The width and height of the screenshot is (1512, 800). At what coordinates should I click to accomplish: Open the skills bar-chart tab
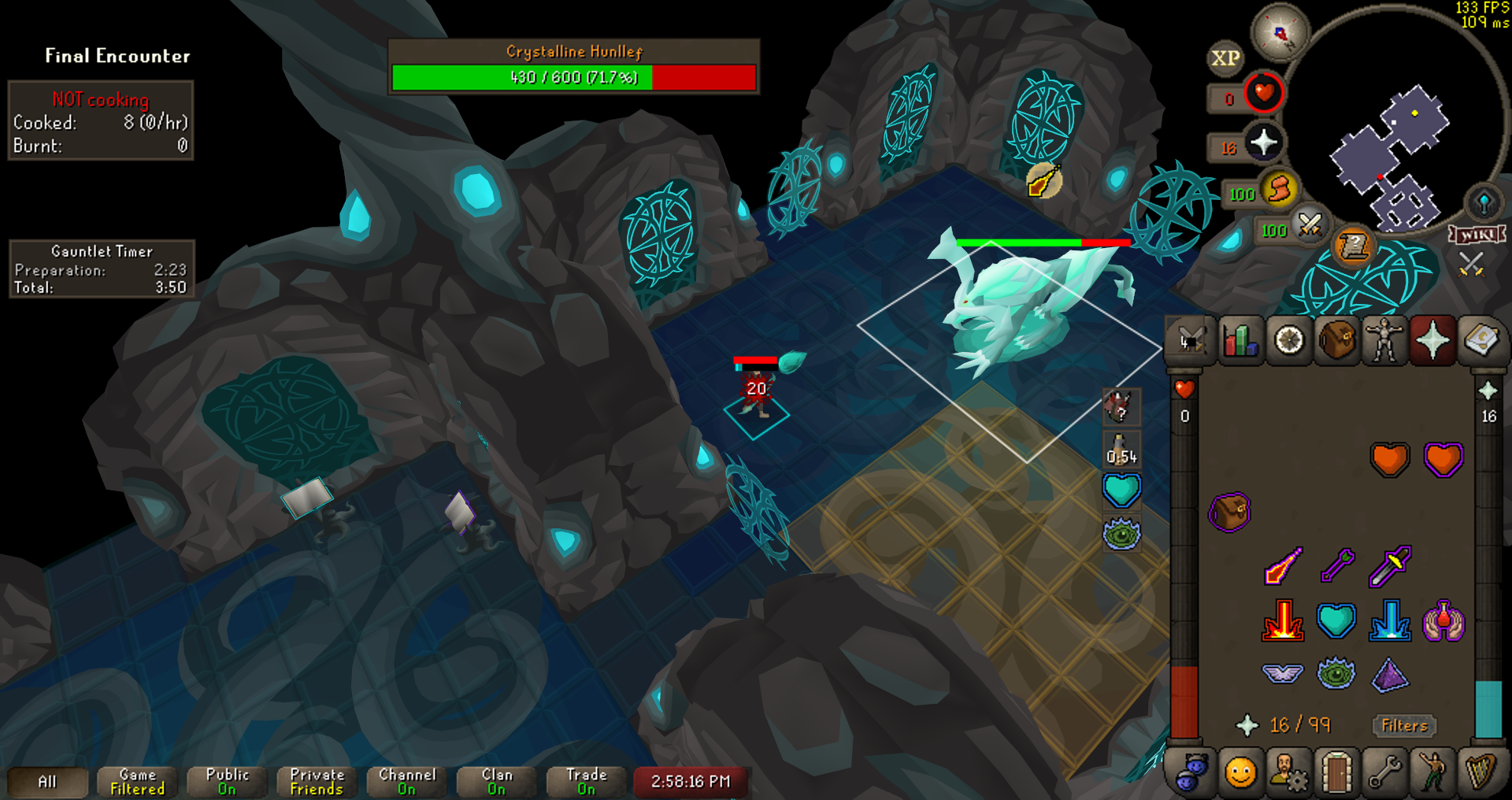1240,341
